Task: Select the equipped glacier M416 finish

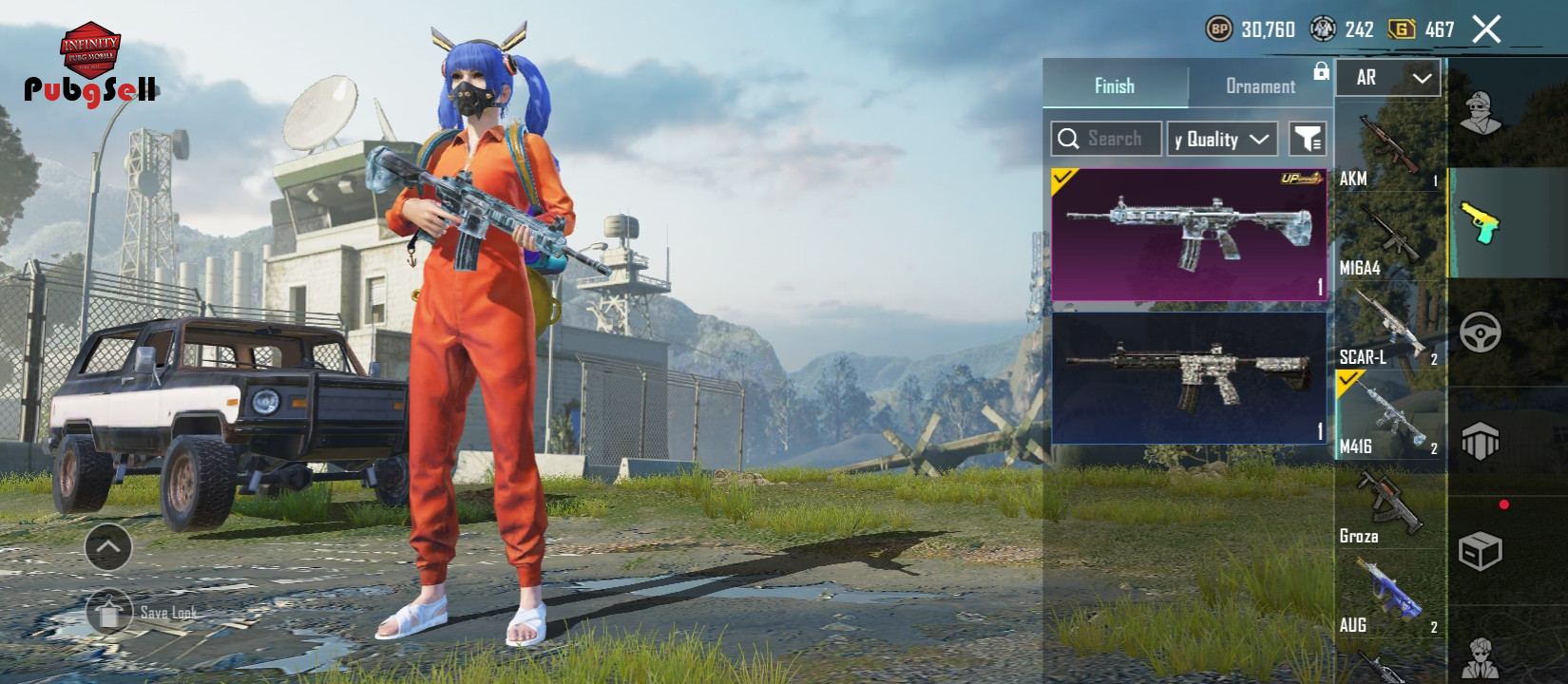Action: [1189, 235]
